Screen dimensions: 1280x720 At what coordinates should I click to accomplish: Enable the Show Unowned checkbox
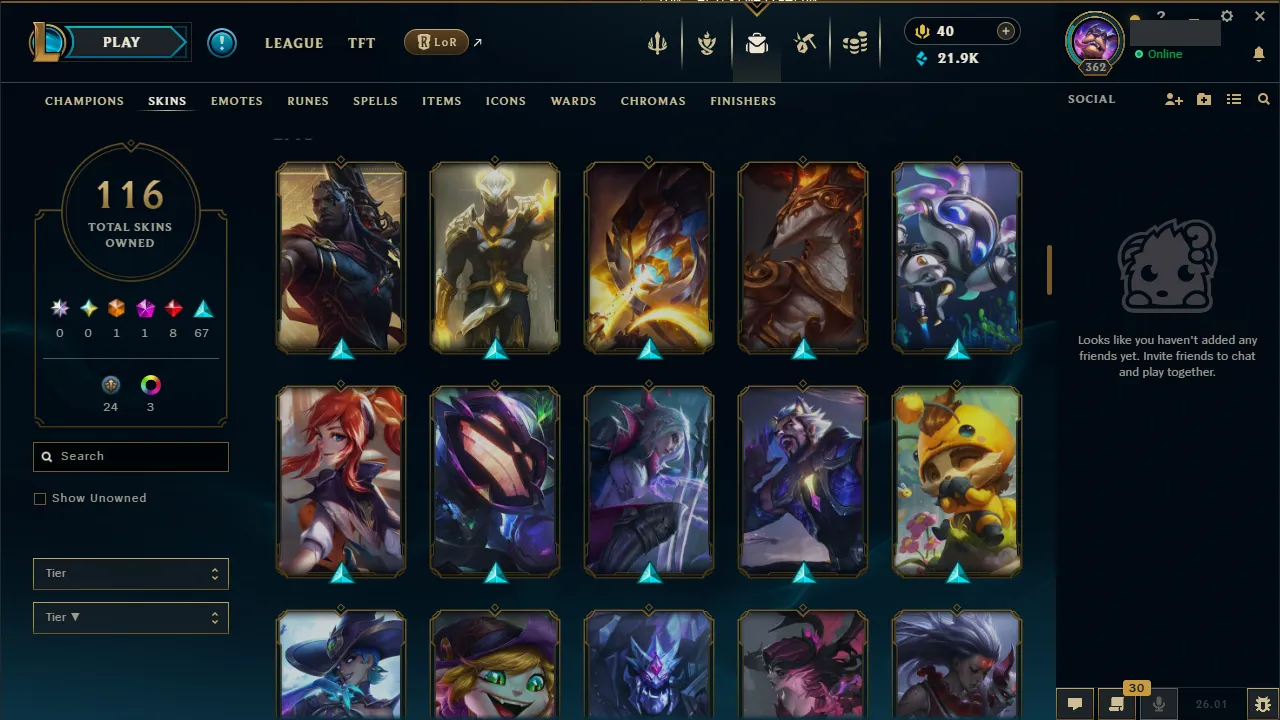coord(40,498)
